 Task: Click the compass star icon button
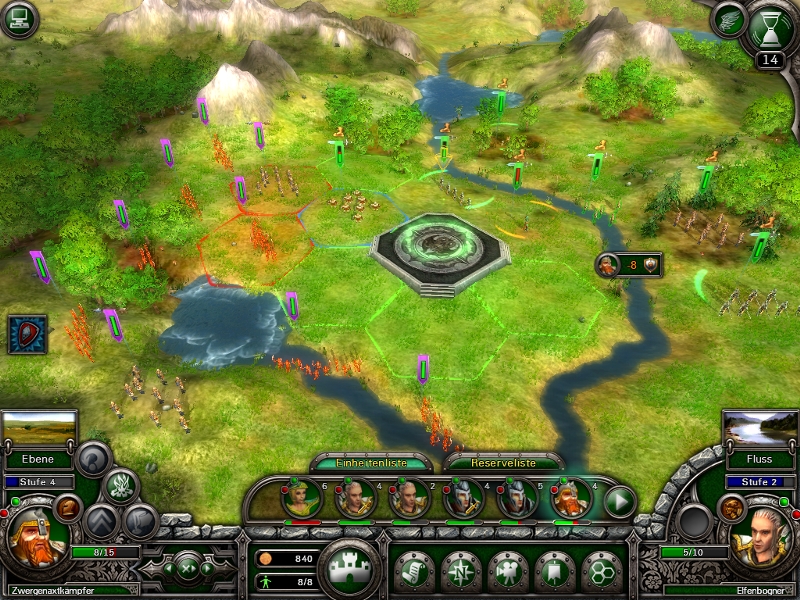[461, 570]
